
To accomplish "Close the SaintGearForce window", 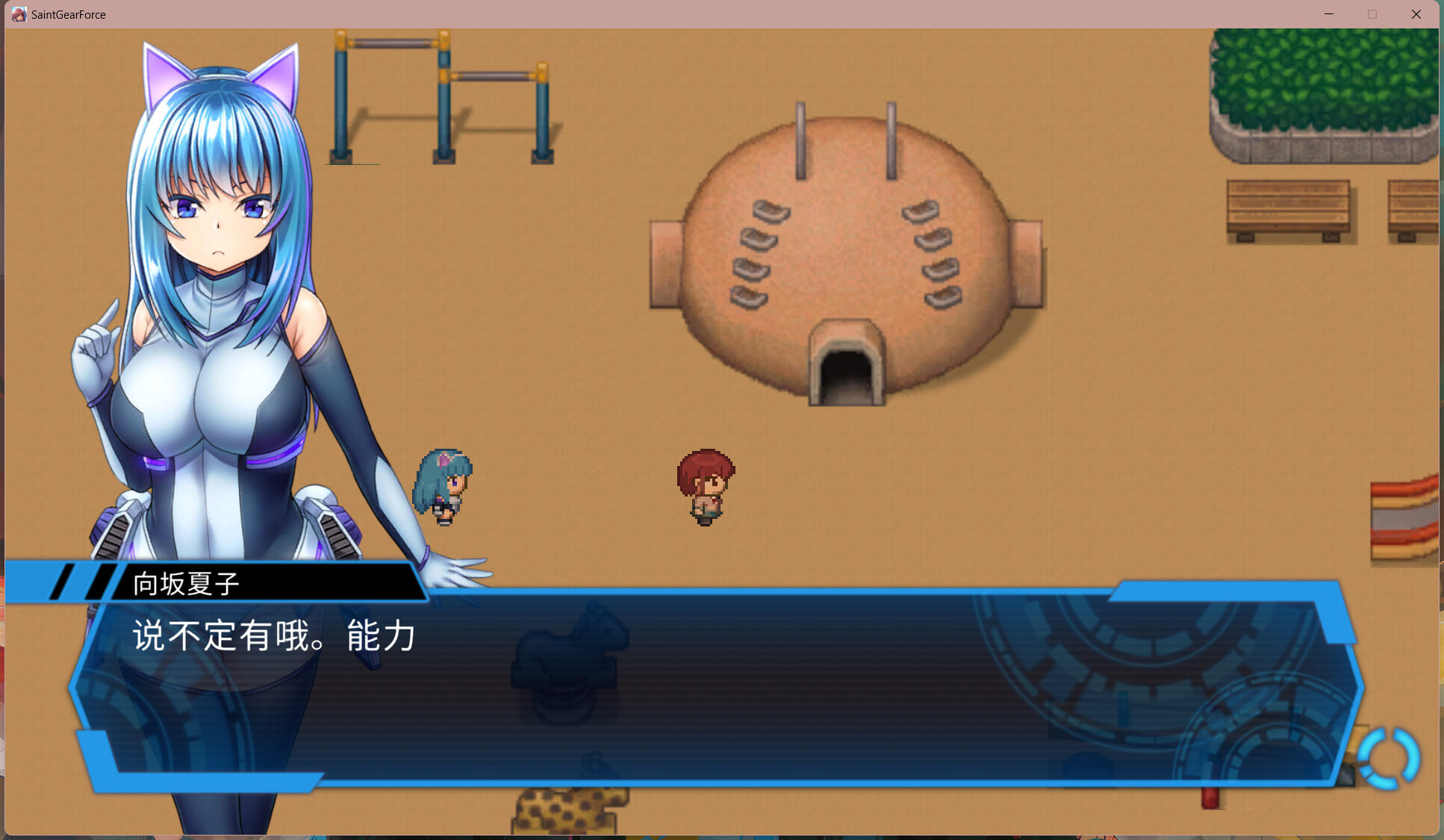I will click(x=1416, y=14).
